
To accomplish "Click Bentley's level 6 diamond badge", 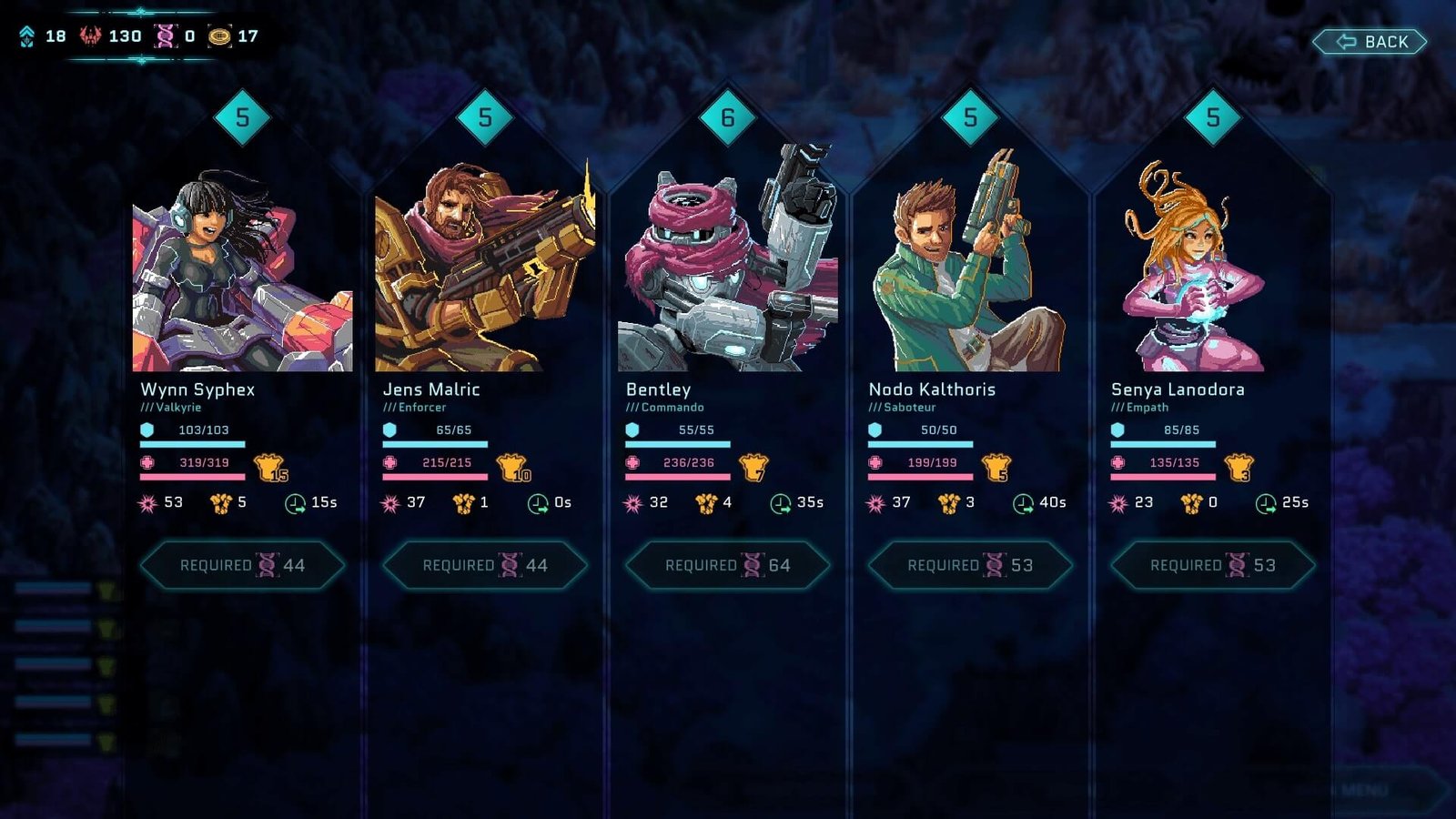I will [727, 117].
